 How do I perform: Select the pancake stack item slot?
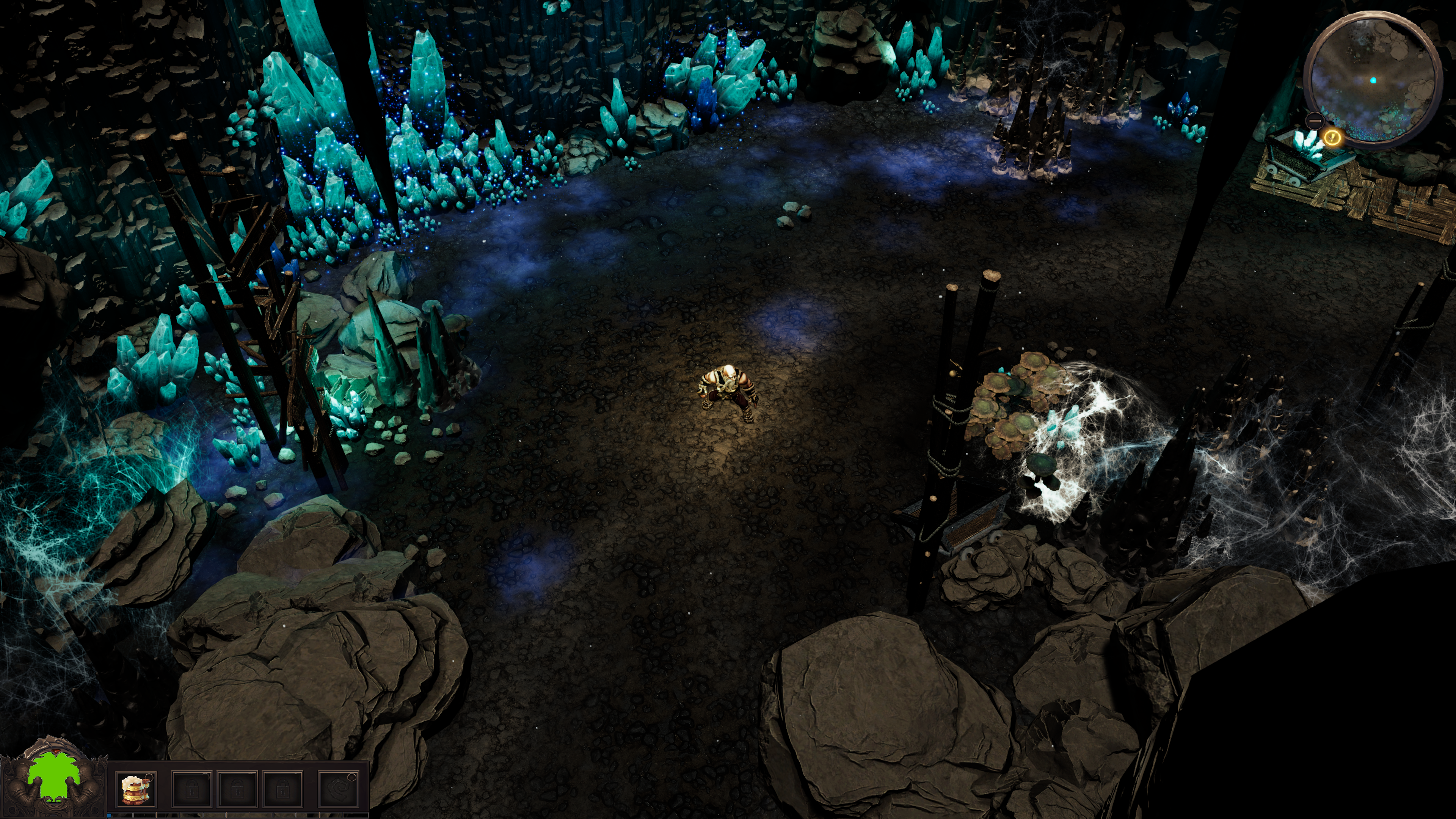(137, 789)
